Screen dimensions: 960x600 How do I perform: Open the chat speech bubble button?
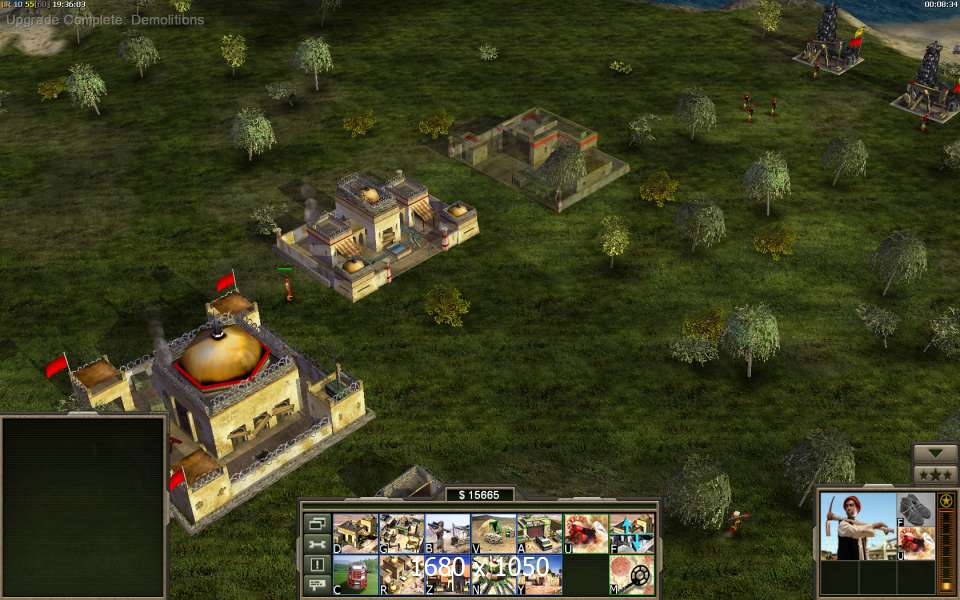tap(316, 584)
